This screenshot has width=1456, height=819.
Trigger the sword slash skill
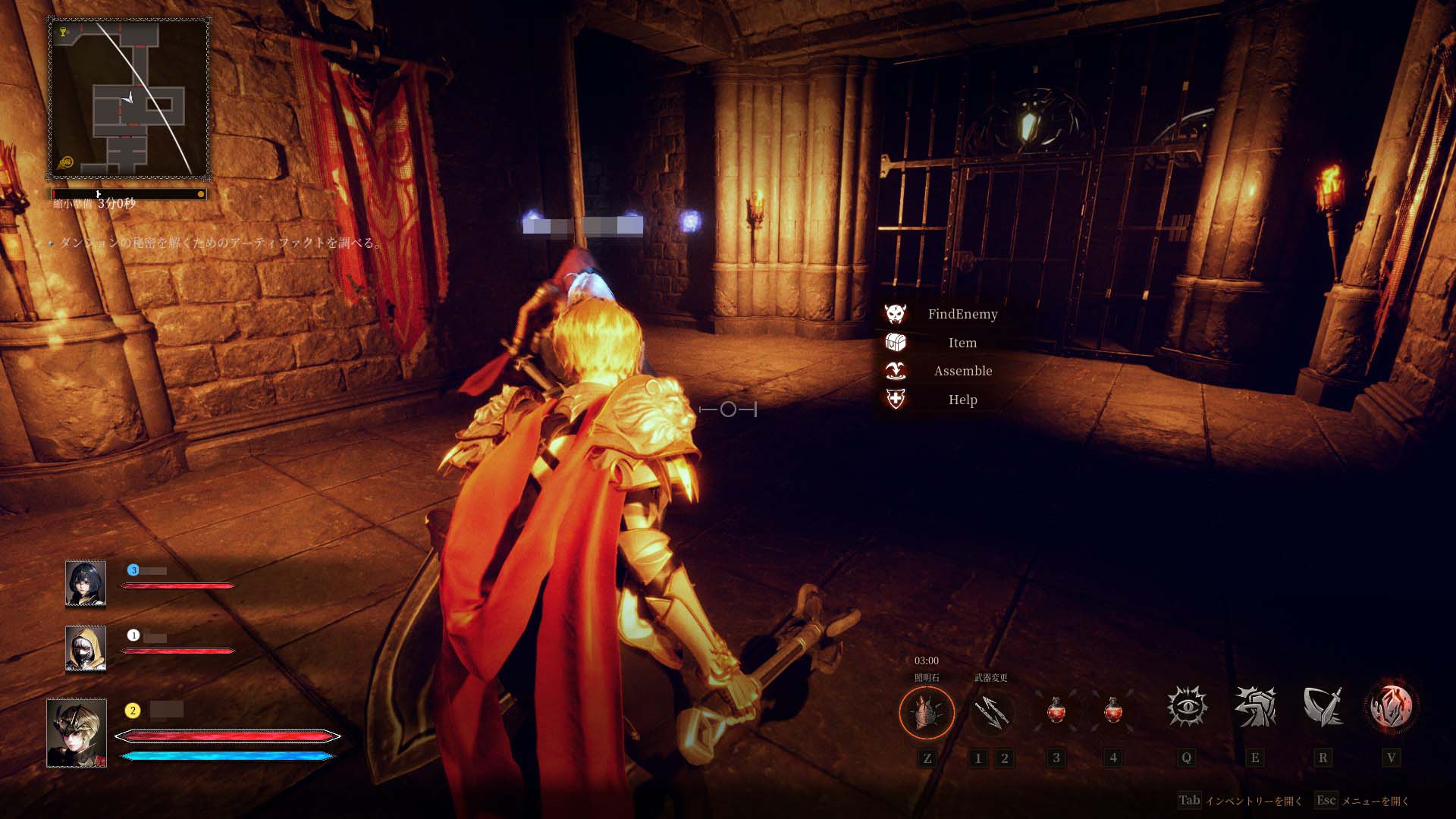tap(1323, 708)
